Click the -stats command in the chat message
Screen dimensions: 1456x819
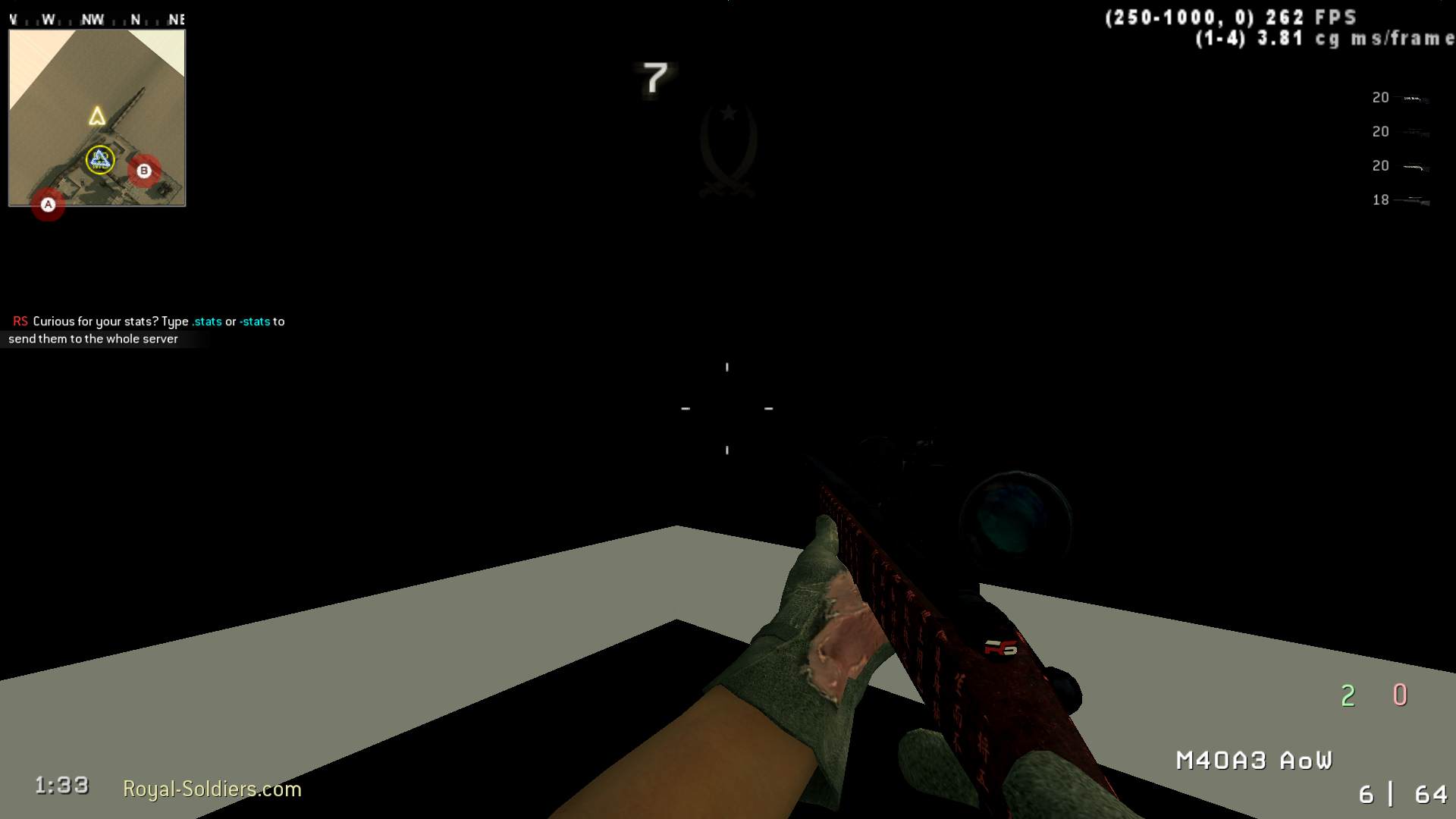coord(256,321)
